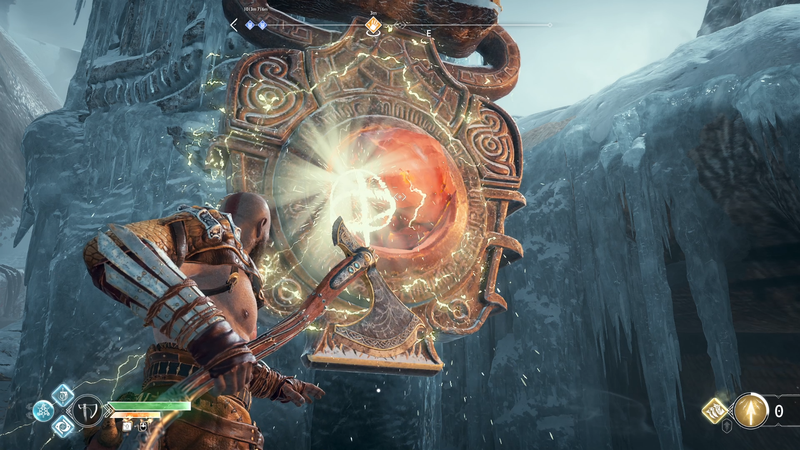800x450 pixels.
Task: Select the golden light arrow icon
Action: [751, 409]
